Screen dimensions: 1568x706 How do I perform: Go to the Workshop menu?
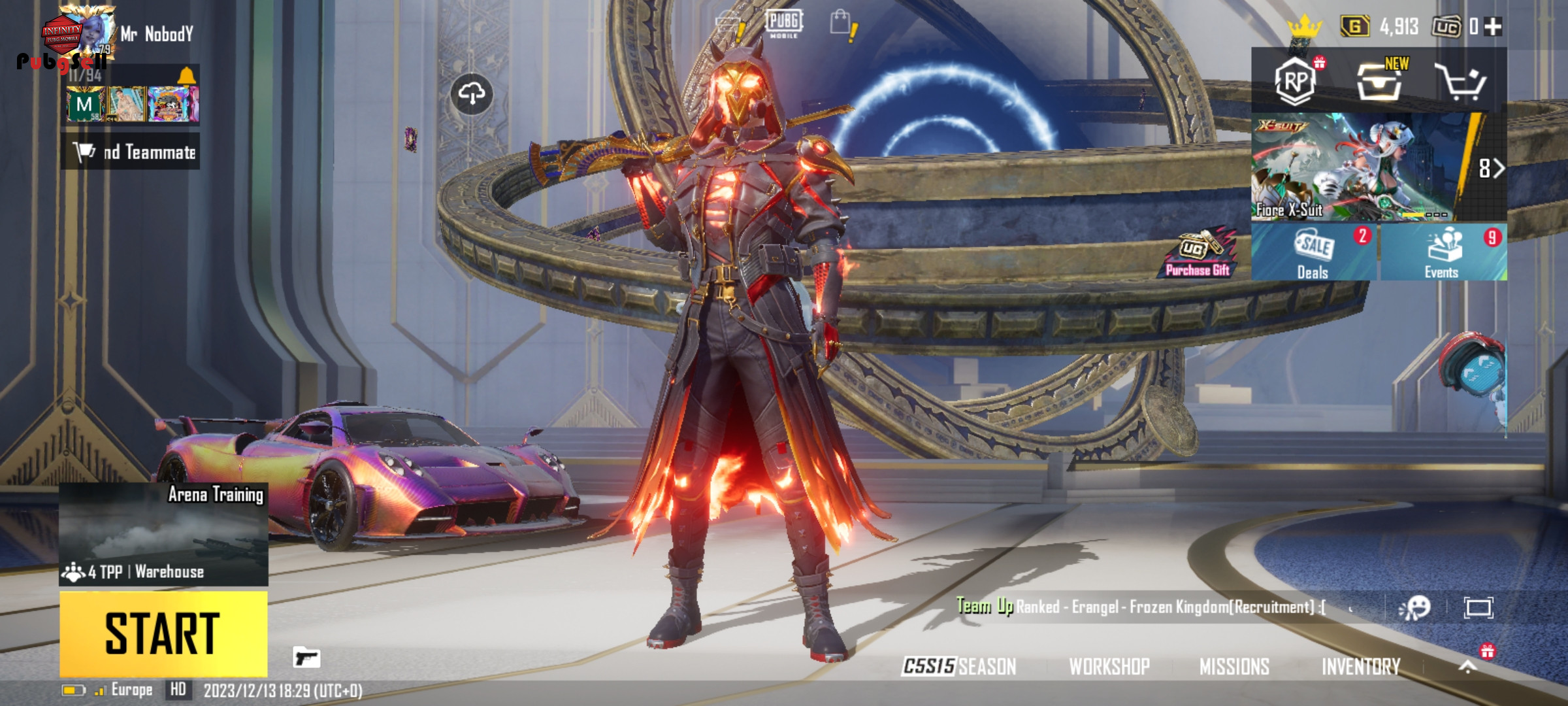[x=1109, y=666]
